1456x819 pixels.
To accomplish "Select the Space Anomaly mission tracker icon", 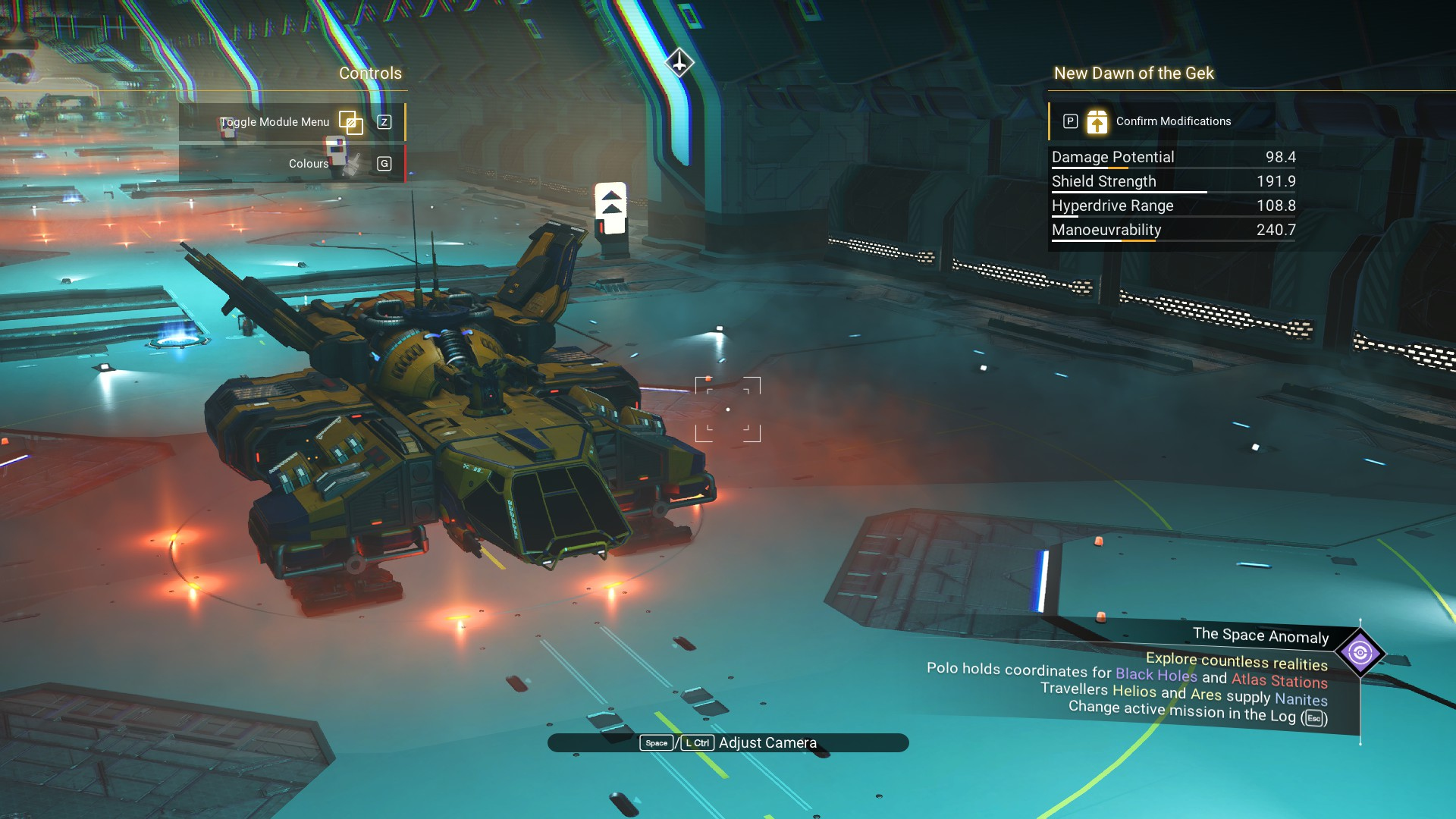I will tap(1360, 652).
